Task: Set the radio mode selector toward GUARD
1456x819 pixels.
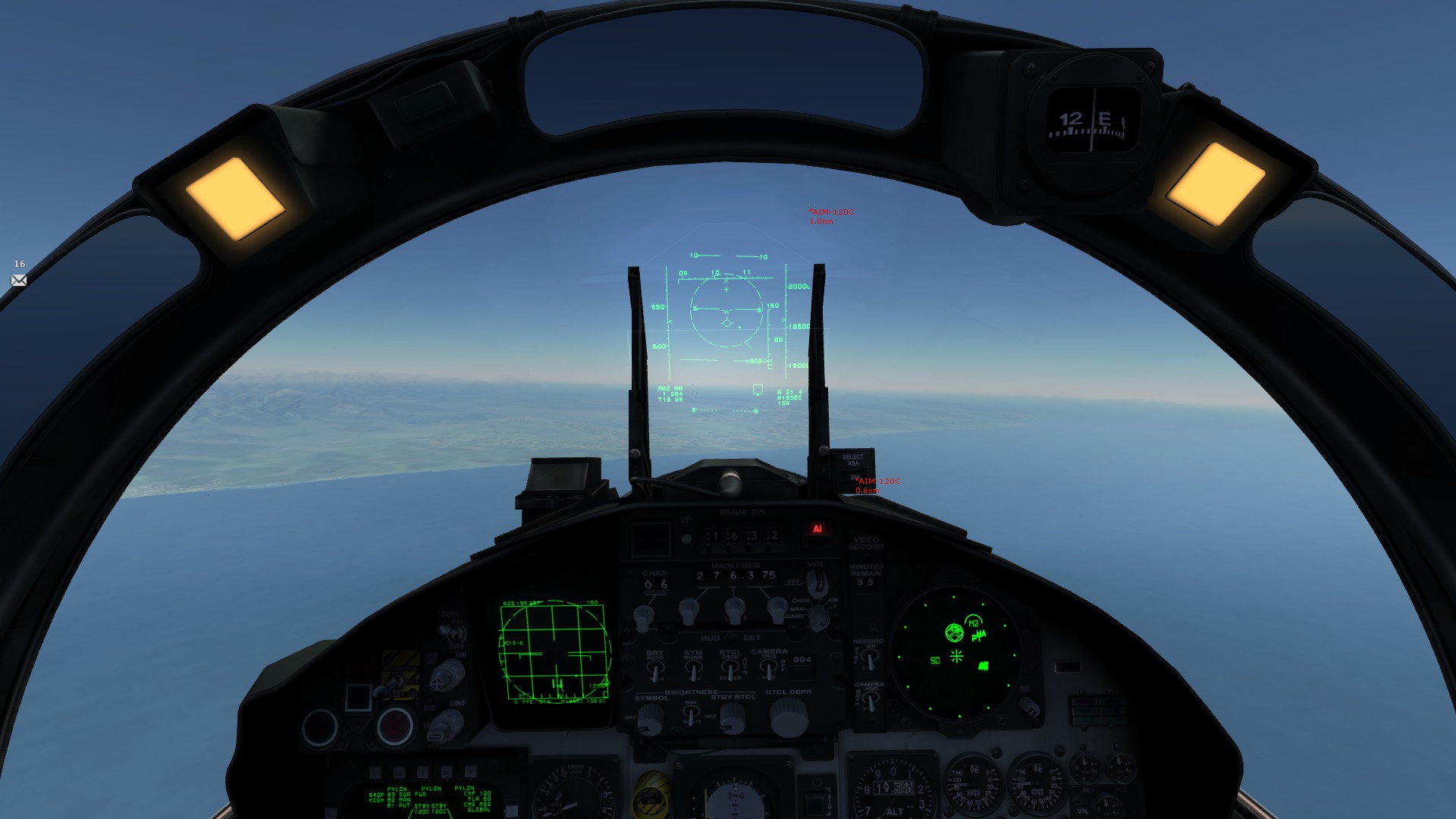Action: click(x=820, y=614)
